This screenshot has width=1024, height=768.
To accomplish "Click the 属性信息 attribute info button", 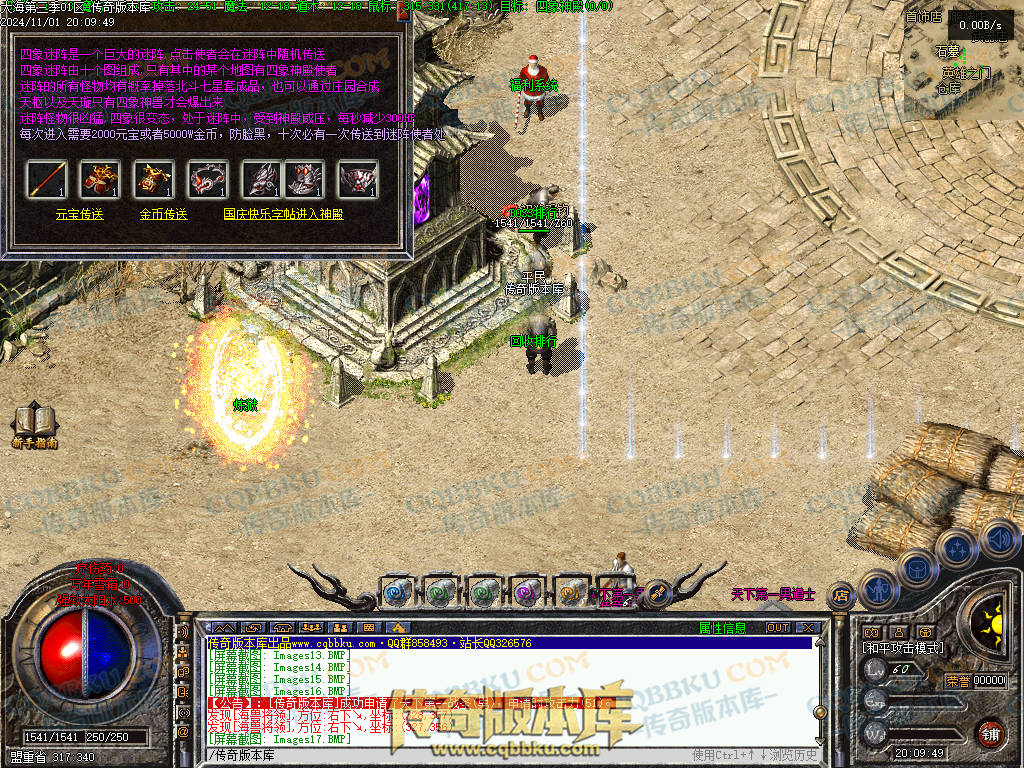I will (x=722, y=628).
